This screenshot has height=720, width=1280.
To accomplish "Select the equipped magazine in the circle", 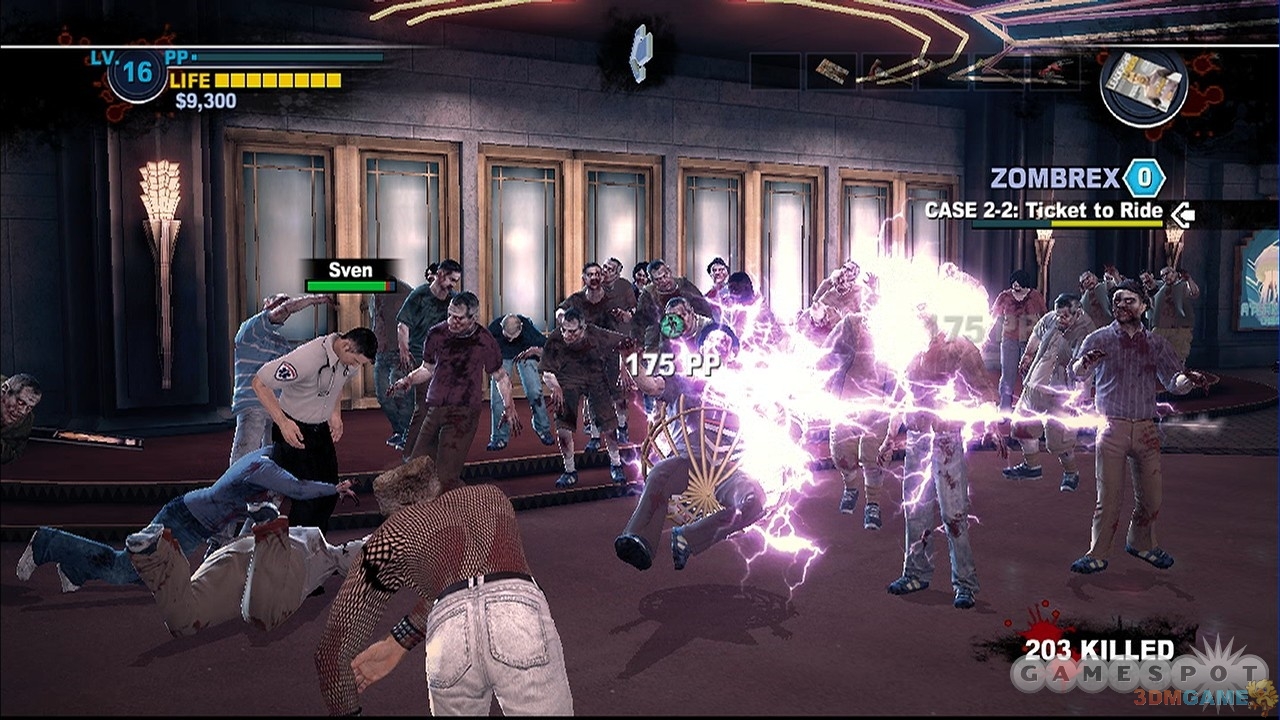I will (1144, 84).
